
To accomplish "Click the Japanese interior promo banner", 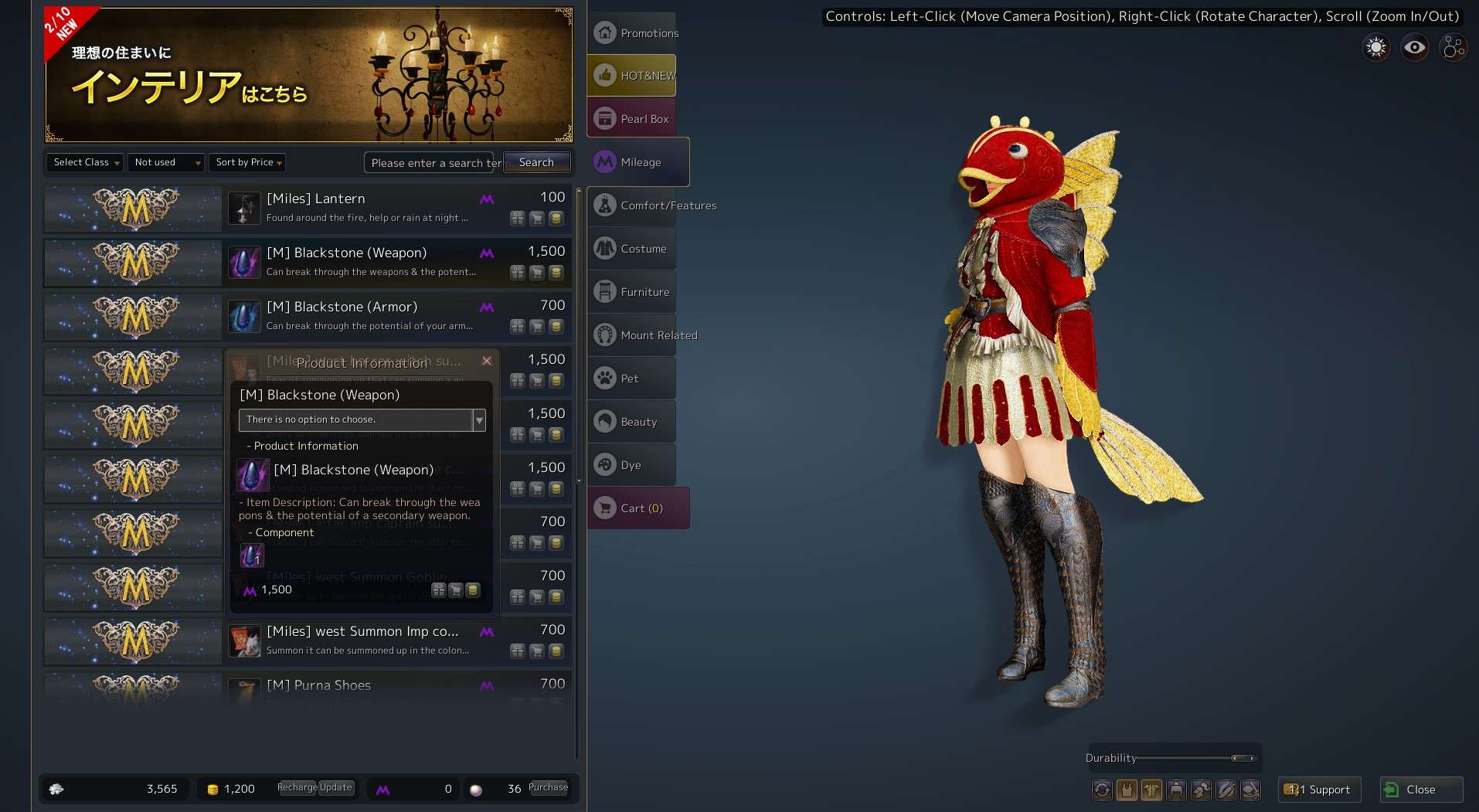I will coord(309,75).
